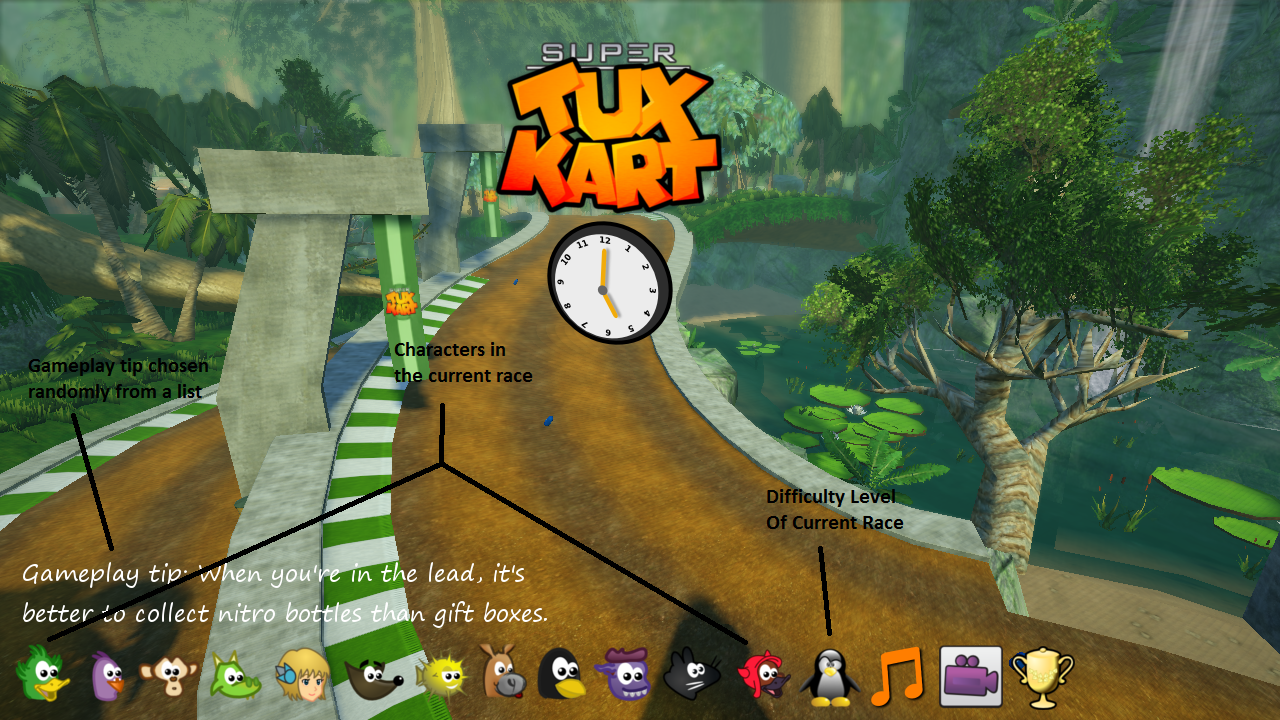Select the black cat character icon
The height and width of the screenshot is (720, 1280).
692,674
